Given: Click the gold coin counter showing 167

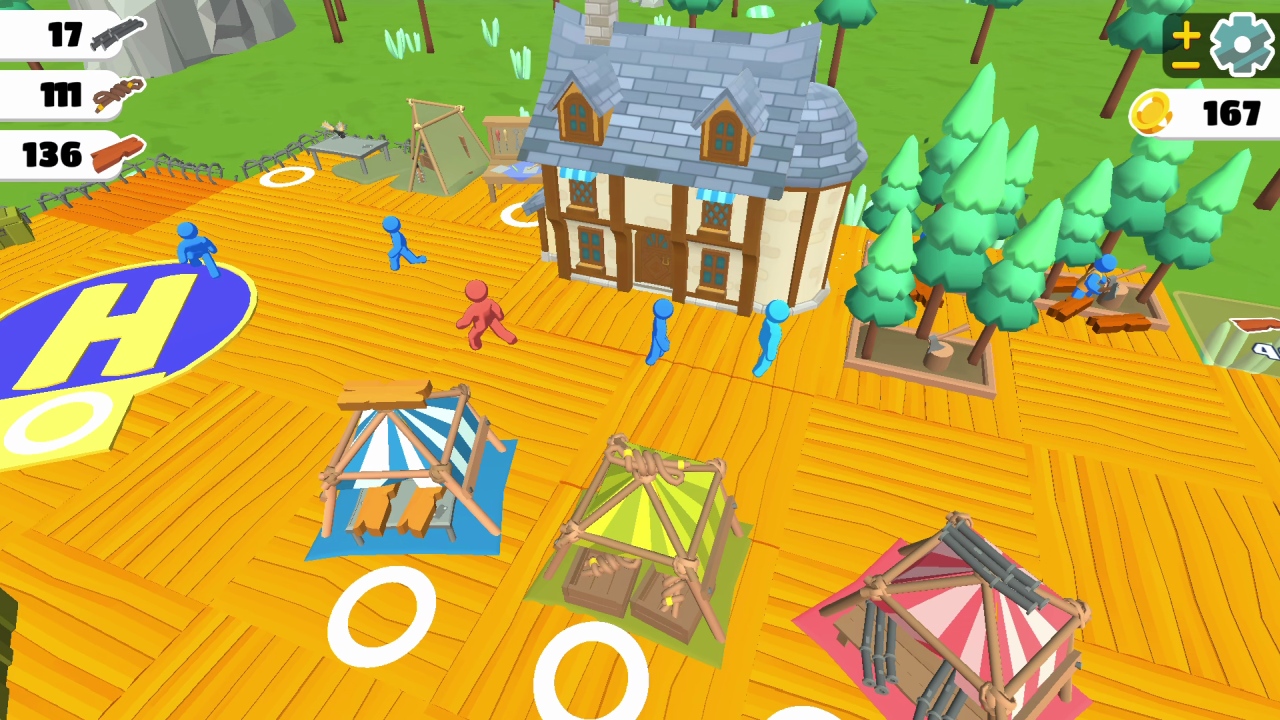Looking at the screenshot, I should [1200, 114].
